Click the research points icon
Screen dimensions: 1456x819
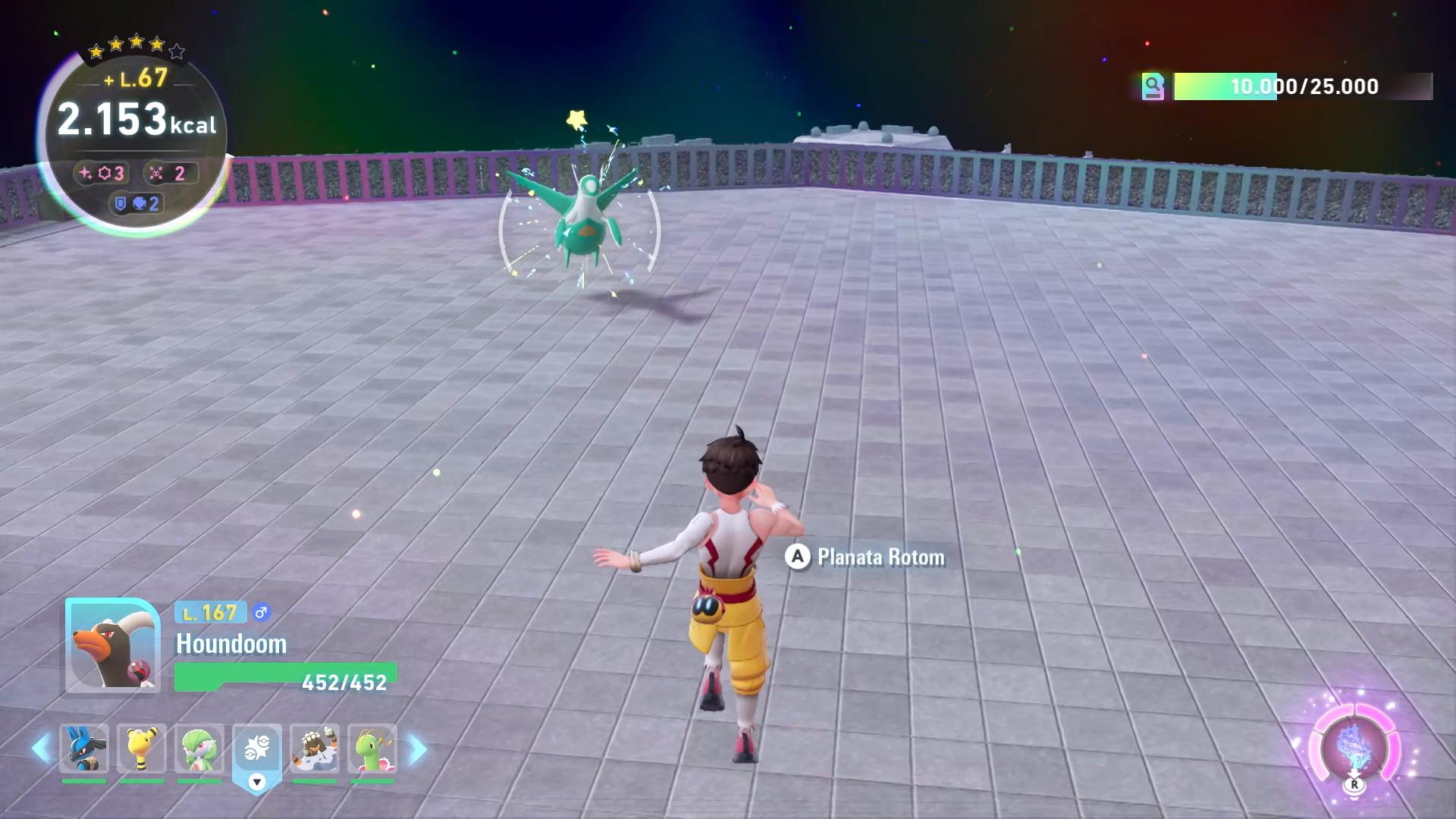(1153, 86)
